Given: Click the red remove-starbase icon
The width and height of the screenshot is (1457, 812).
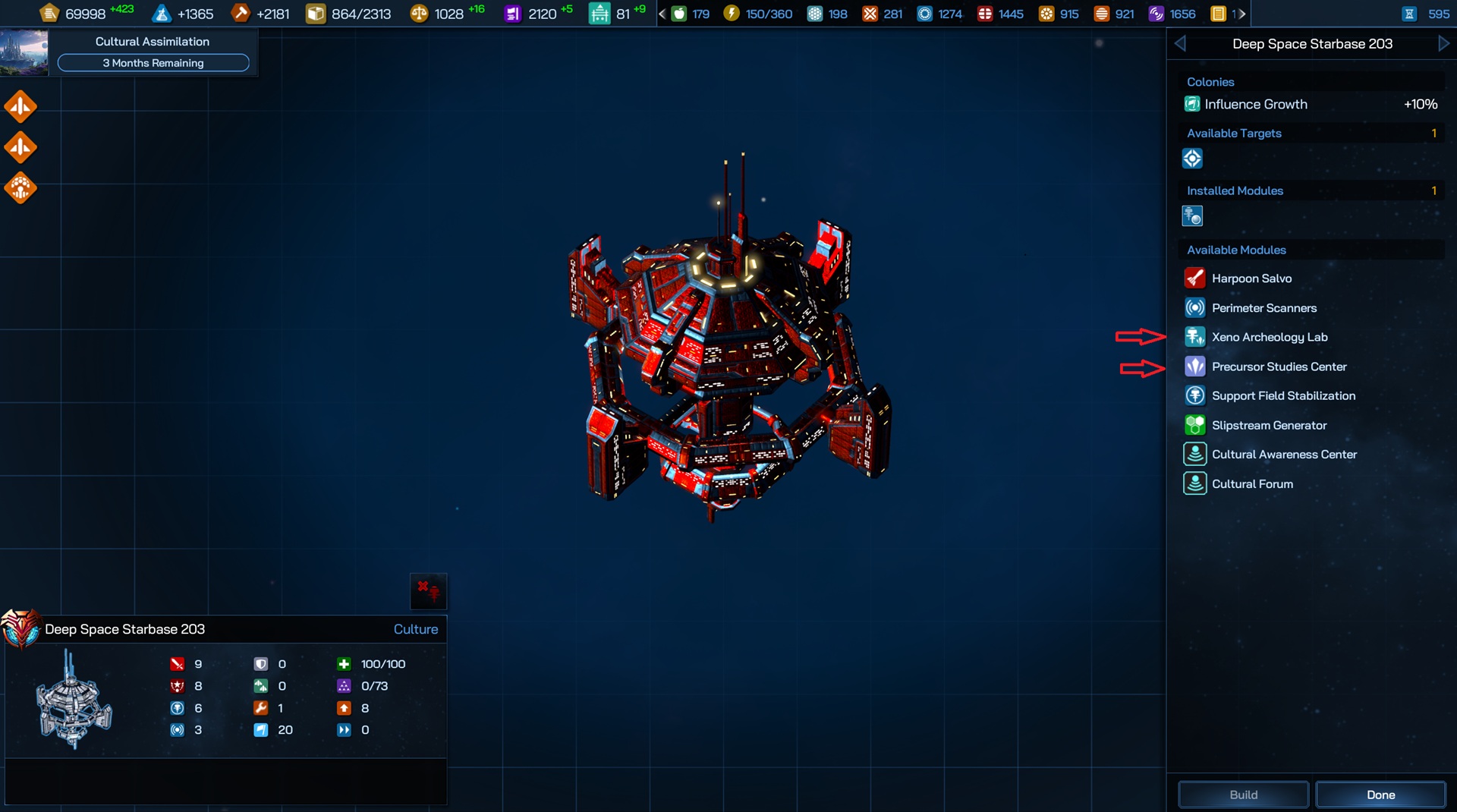Looking at the screenshot, I should (429, 590).
